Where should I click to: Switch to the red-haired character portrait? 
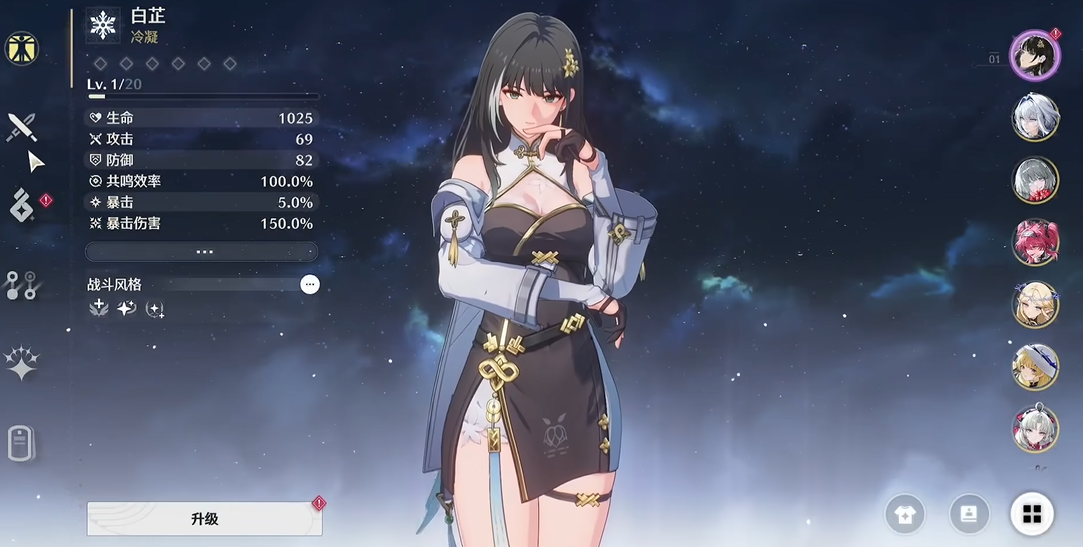point(1035,243)
